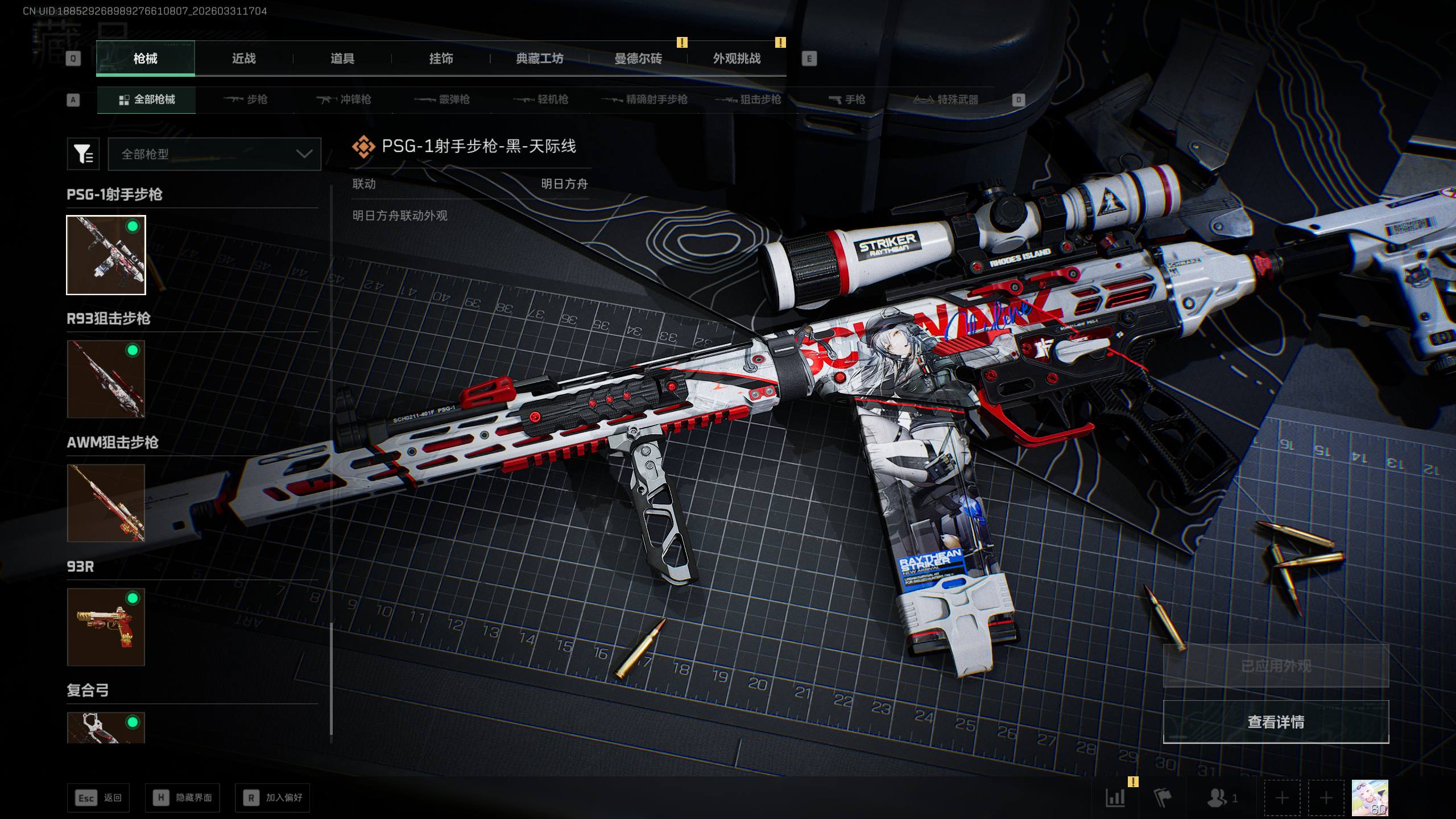Switch to the 近战 melee tab

(243, 59)
